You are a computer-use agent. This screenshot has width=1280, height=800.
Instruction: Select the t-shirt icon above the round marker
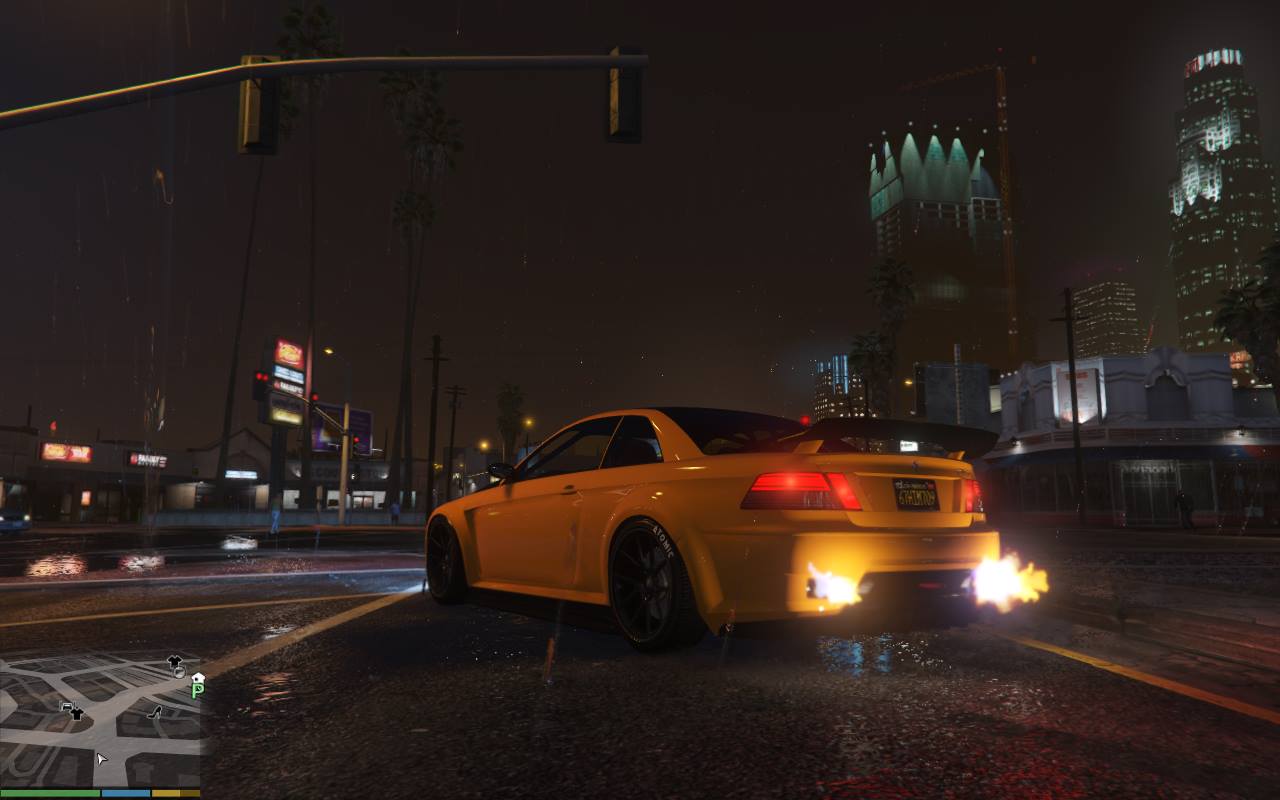tap(175, 661)
